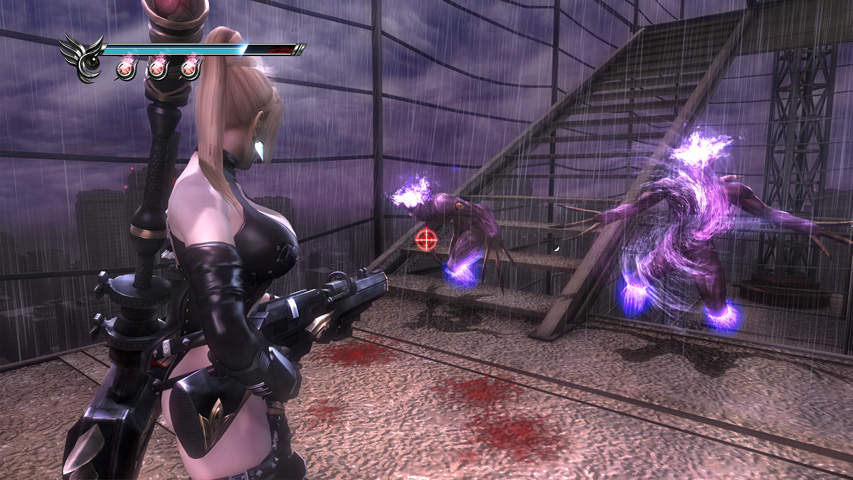Select the red targeting reticle

point(427,239)
